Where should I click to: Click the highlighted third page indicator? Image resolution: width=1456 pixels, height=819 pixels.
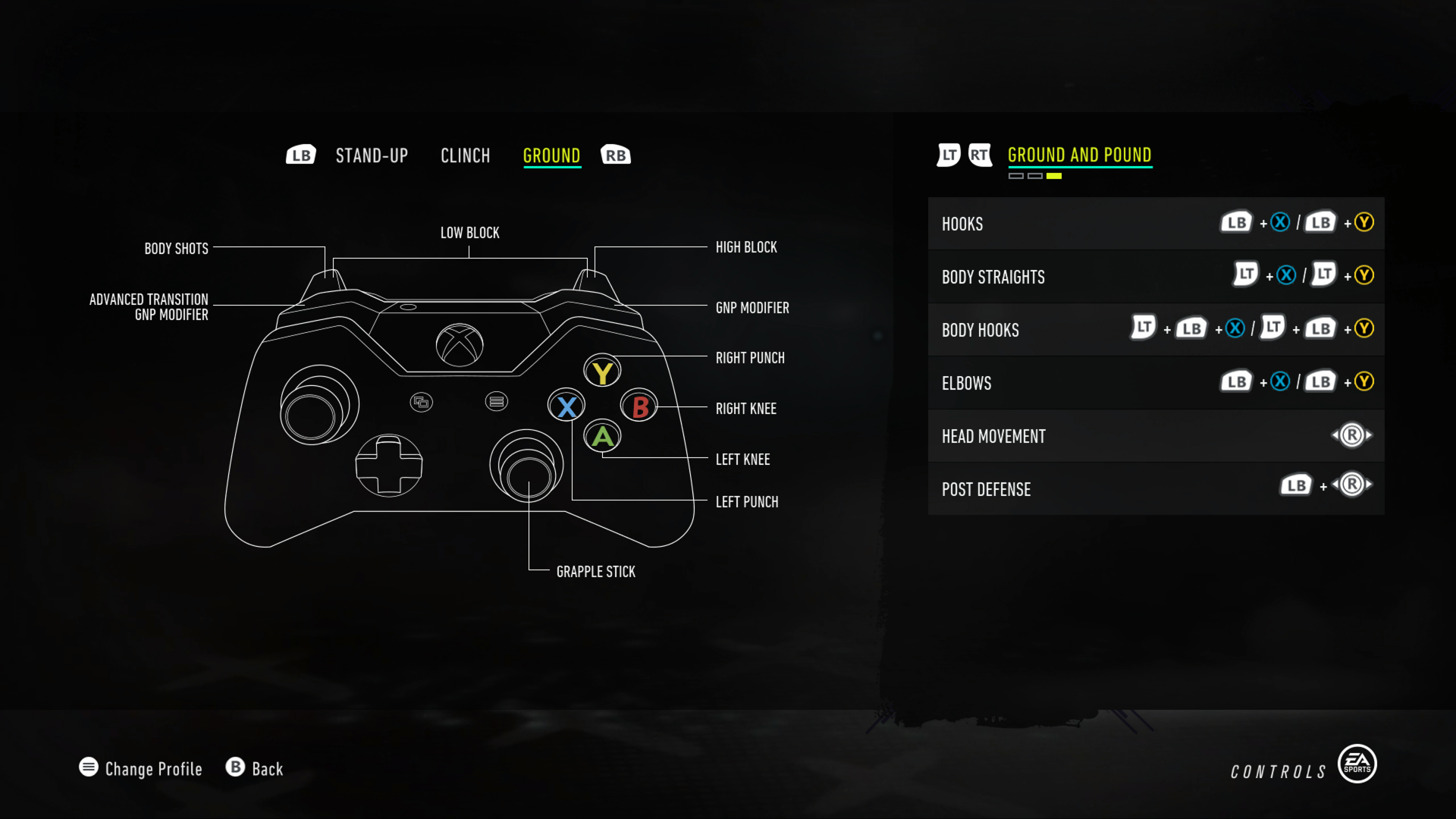1054,174
